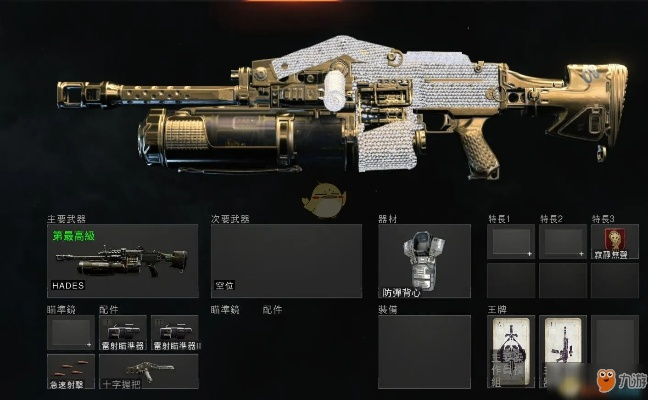This screenshot has width=648, height=400.
Task: Open the empty Perk 2 slot
Action: [x=562, y=241]
